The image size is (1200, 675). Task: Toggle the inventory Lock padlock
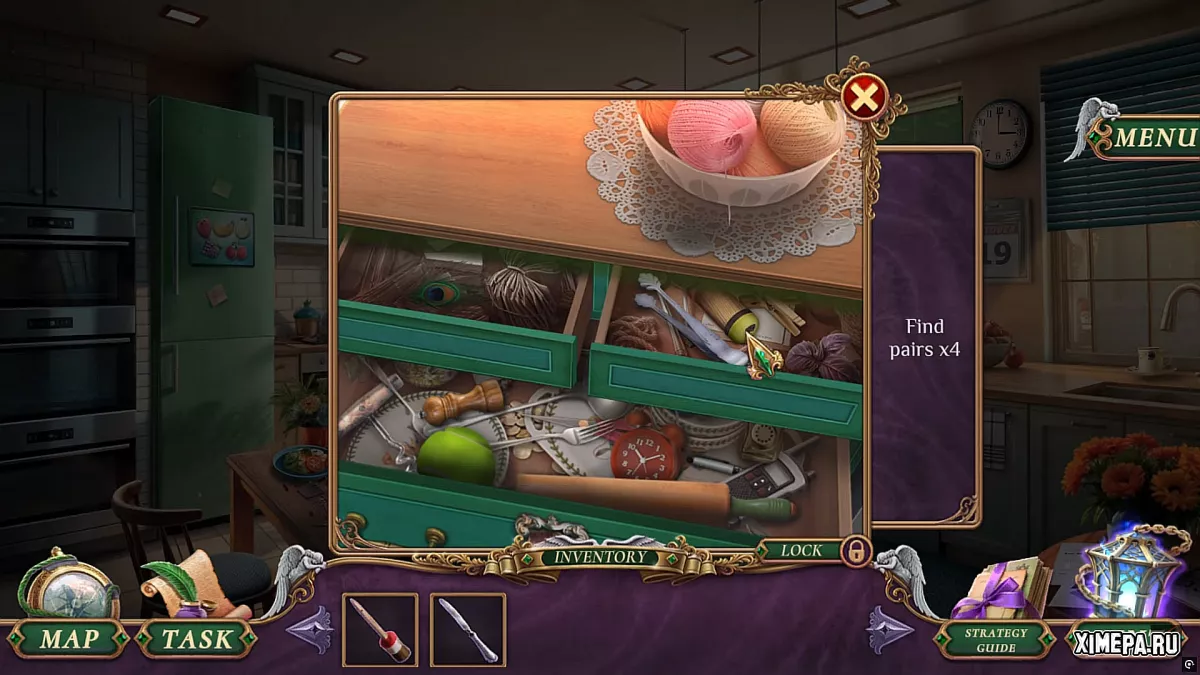[x=855, y=551]
